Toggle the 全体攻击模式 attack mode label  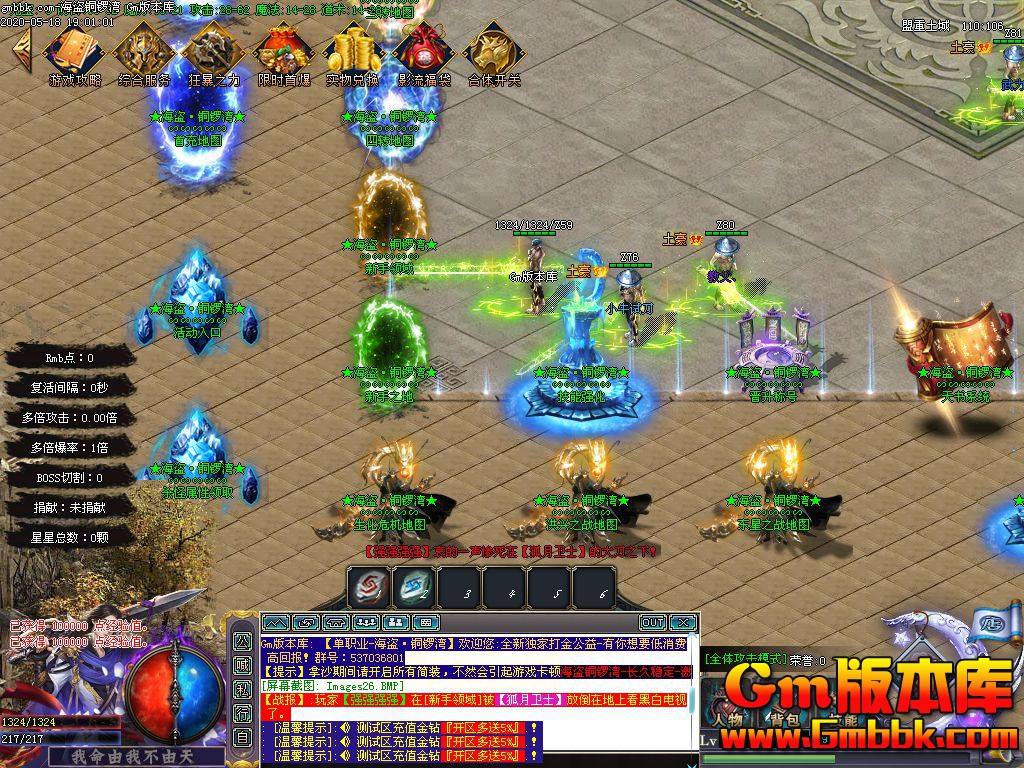pos(744,659)
